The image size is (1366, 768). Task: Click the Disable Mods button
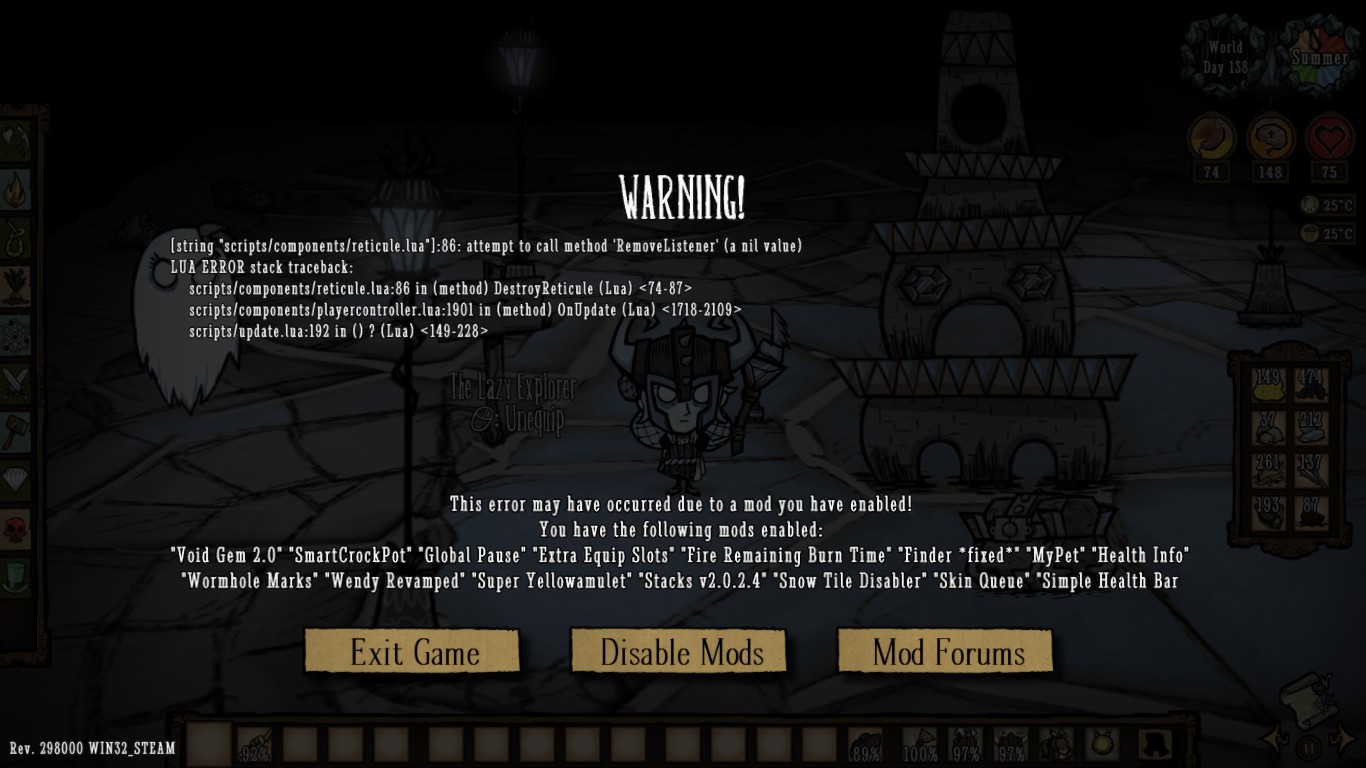(679, 651)
